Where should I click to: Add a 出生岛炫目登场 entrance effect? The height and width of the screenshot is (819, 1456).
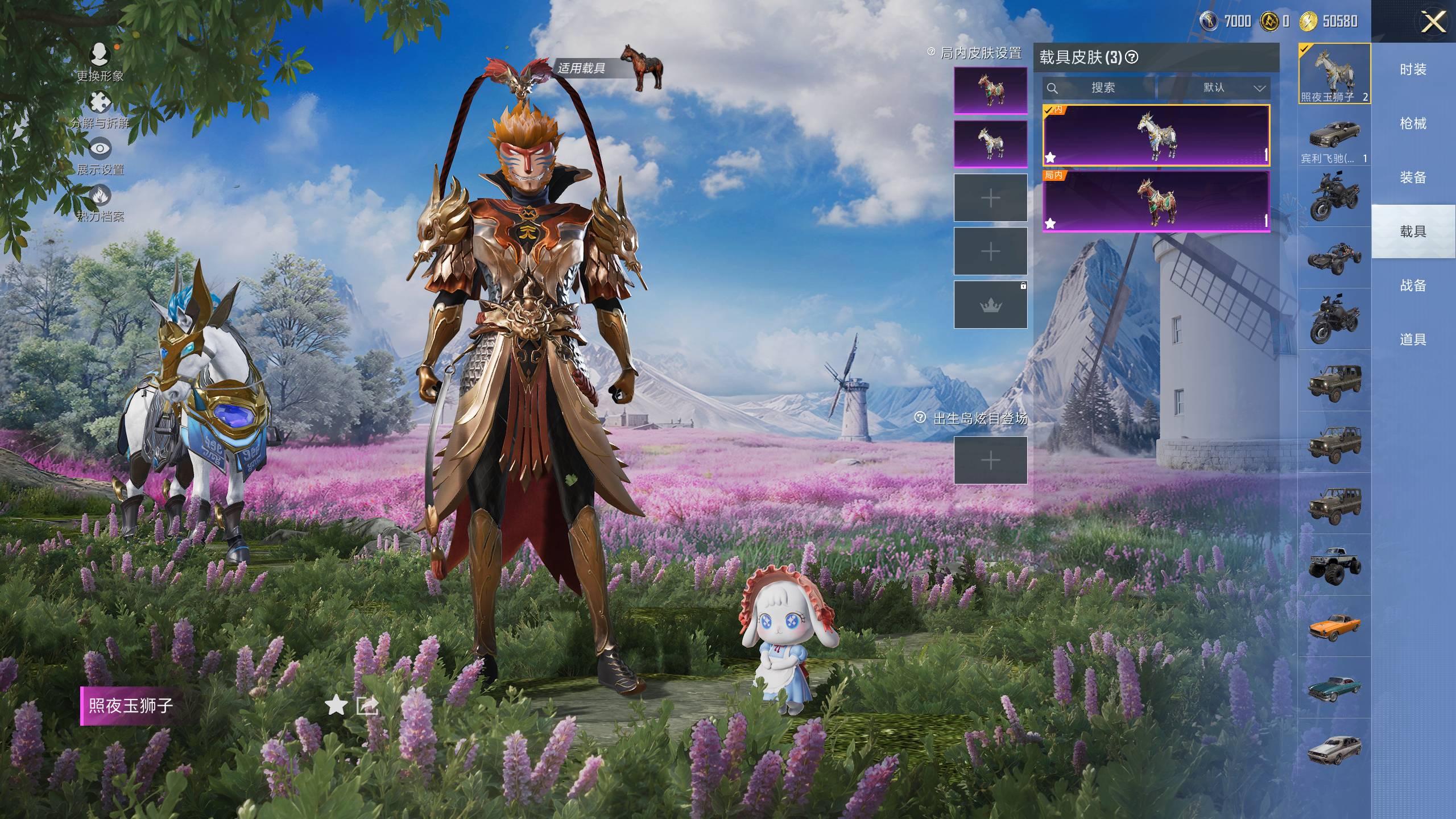click(x=990, y=460)
